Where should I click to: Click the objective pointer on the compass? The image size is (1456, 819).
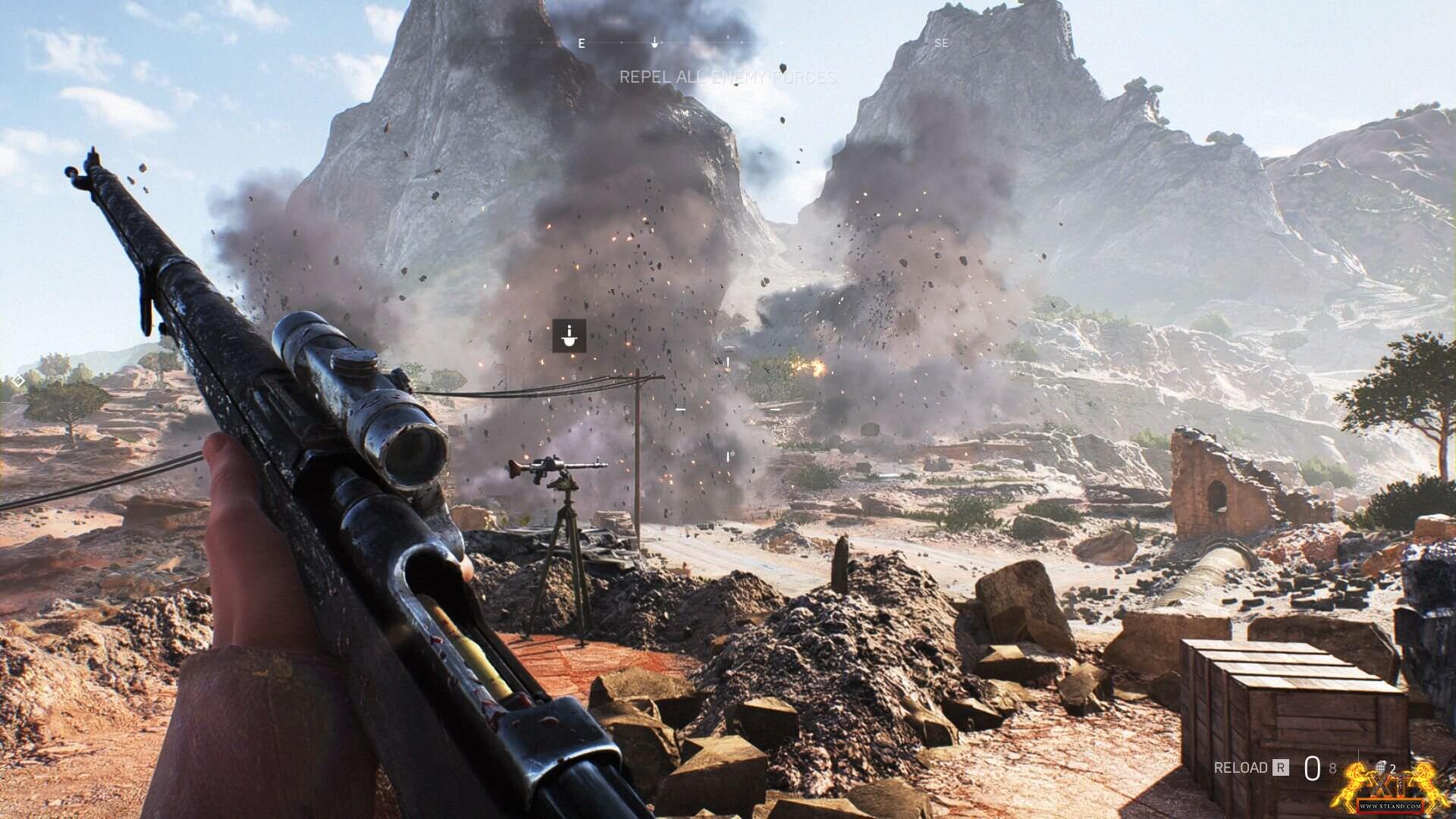tap(655, 43)
